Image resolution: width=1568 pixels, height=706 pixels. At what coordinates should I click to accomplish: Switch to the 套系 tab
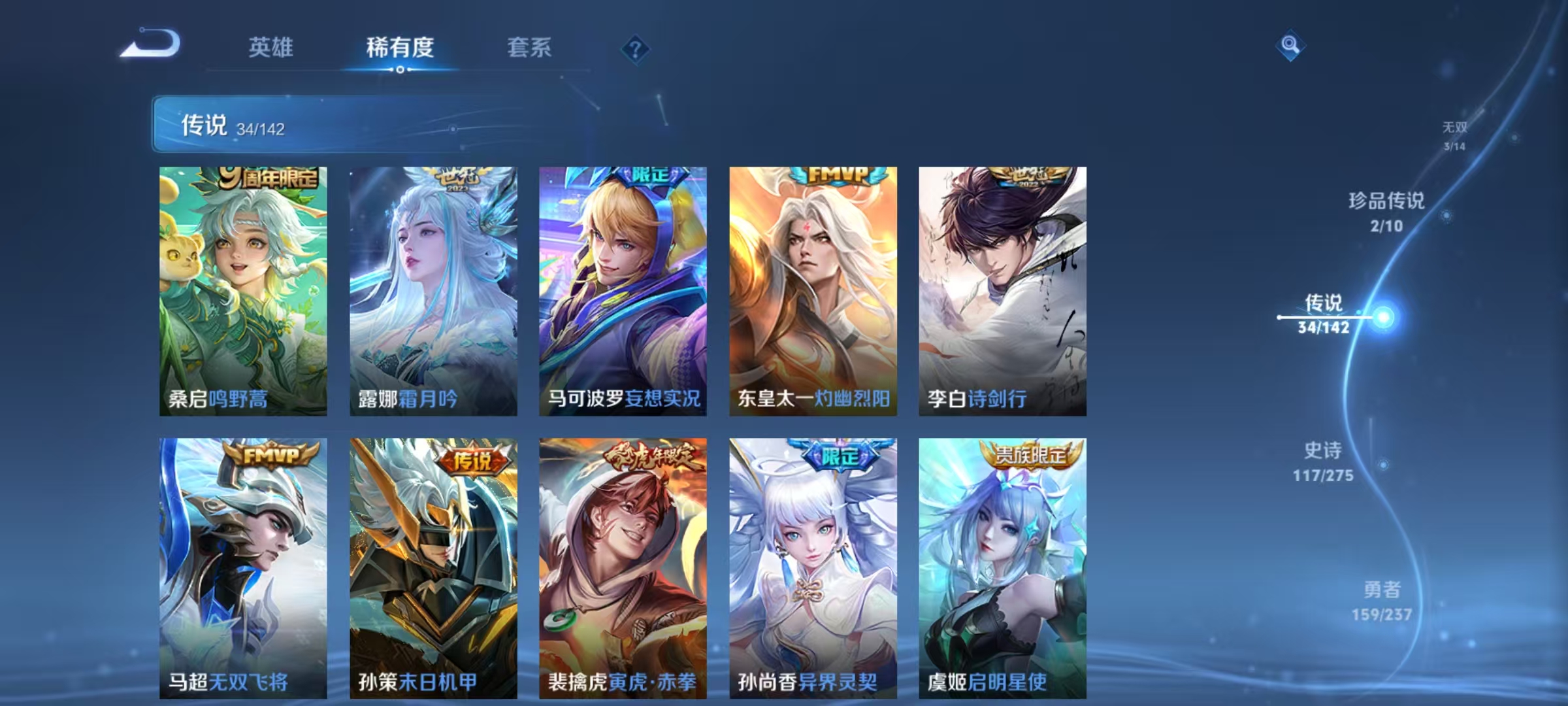(531, 48)
